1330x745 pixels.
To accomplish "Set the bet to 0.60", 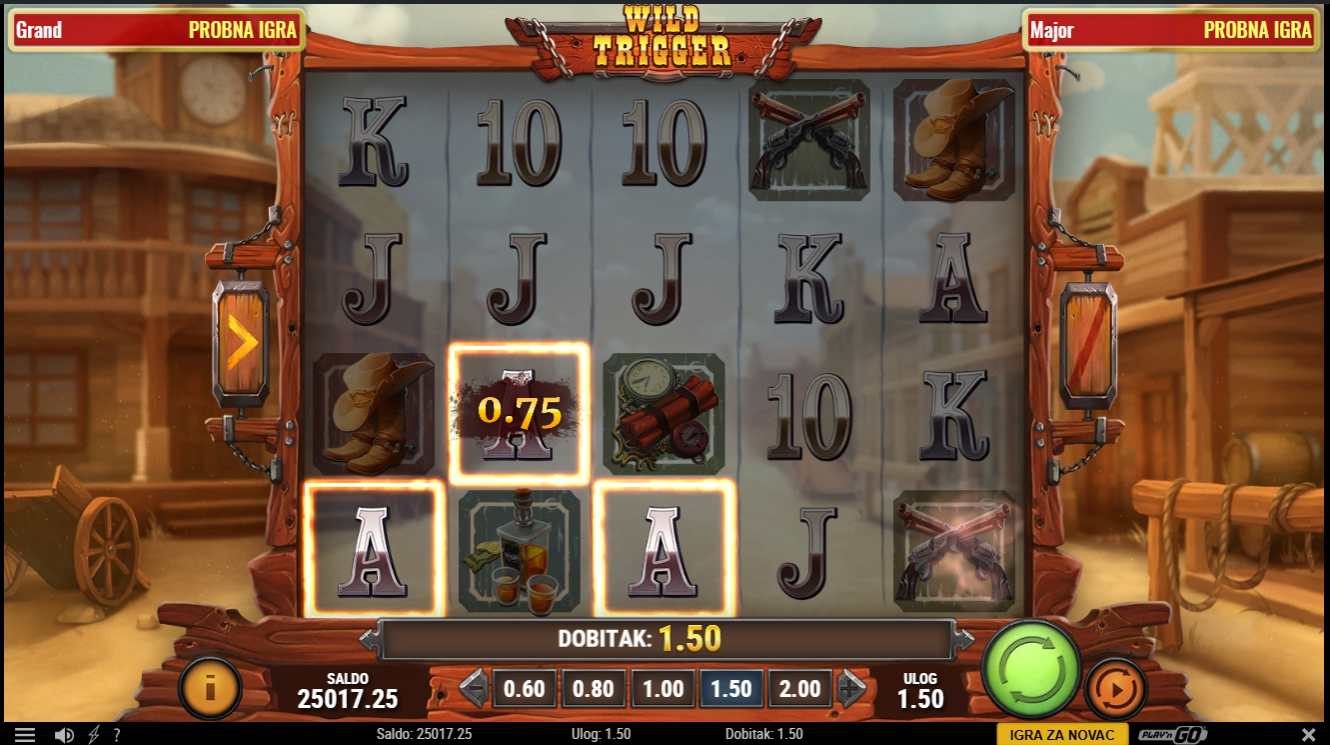I will coord(524,689).
